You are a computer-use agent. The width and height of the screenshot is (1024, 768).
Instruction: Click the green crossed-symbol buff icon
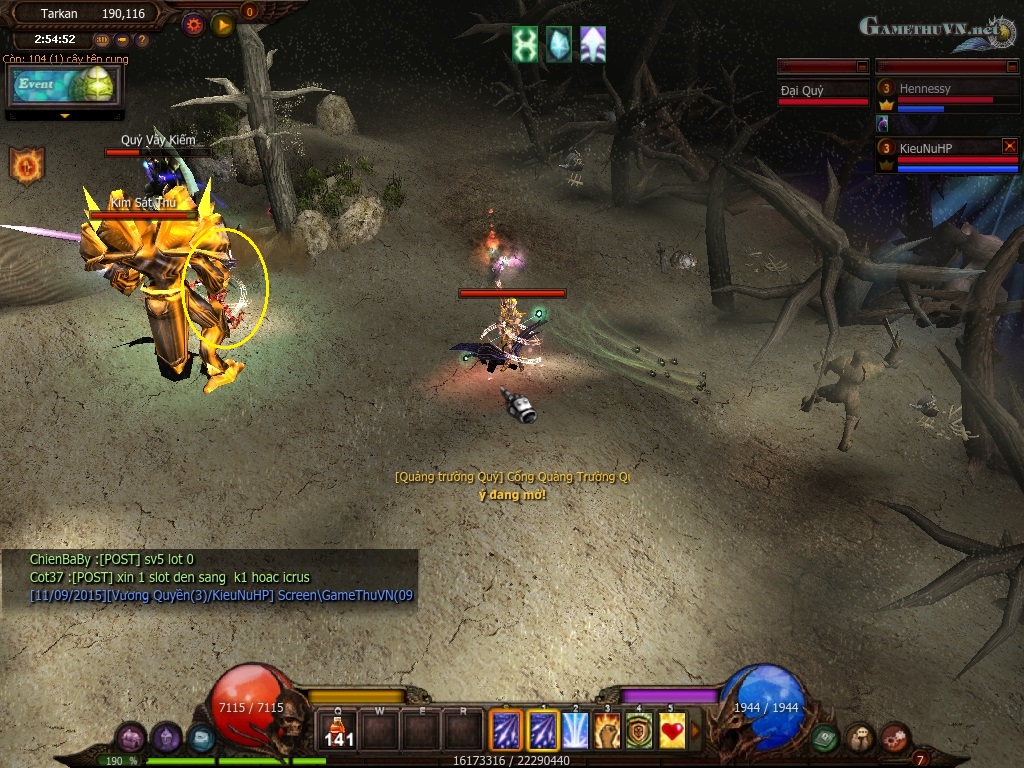[525, 45]
